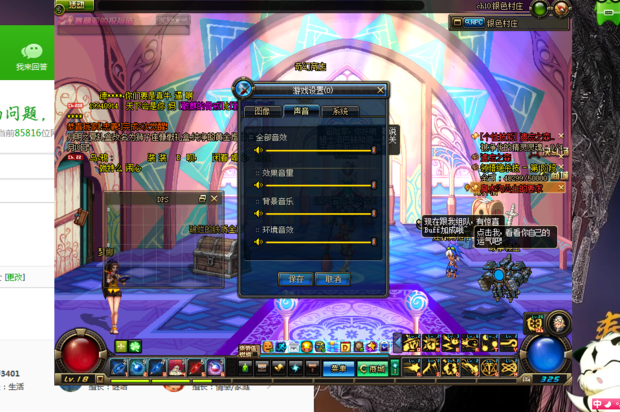Viewport: 620px width, 412px height.
Task: Click the green clover buff icon
Action: pos(135,346)
